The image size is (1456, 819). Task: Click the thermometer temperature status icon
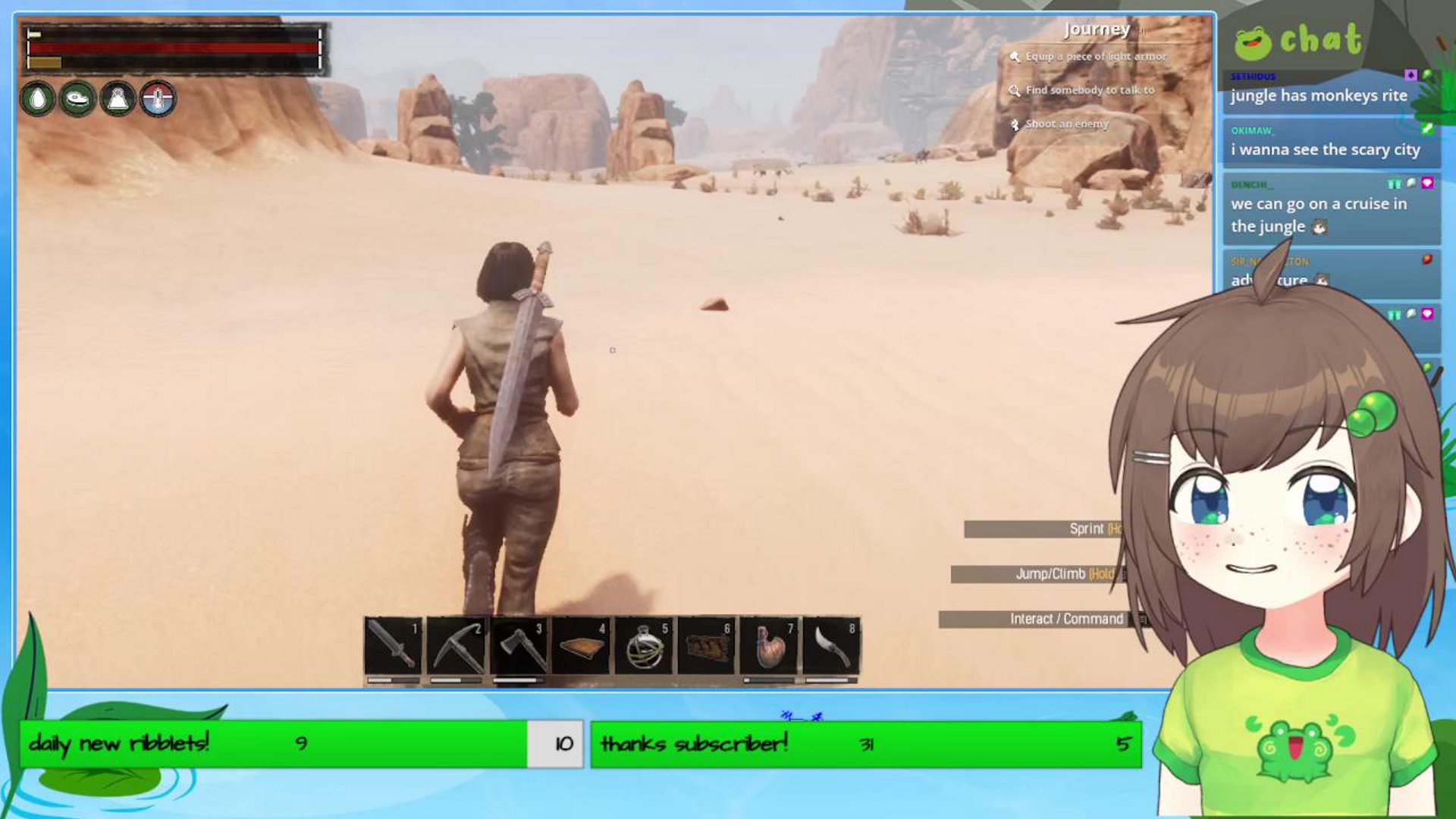point(156,99)
